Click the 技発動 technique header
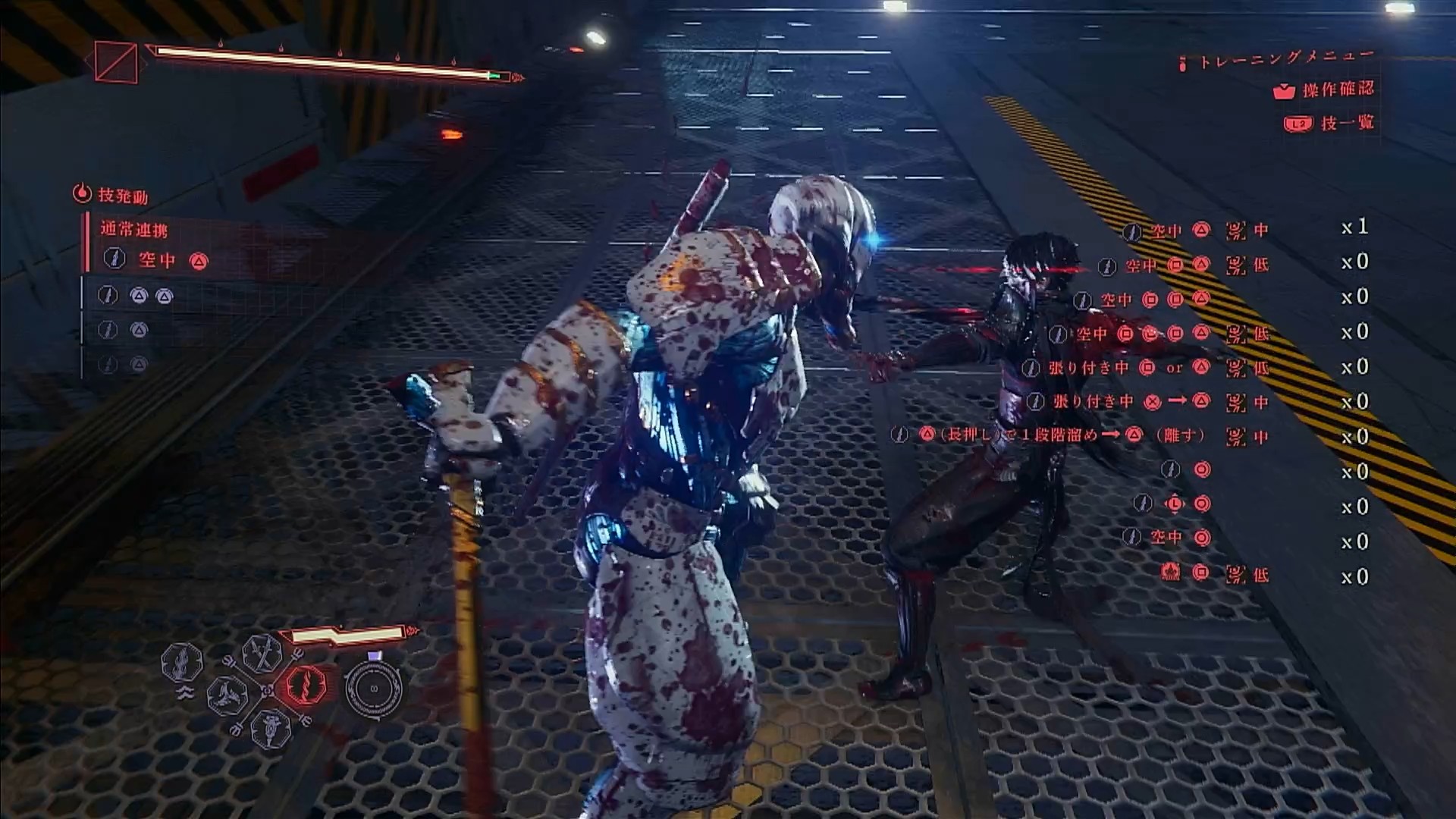Screen dimensions: 1456x819 [122, 196]
